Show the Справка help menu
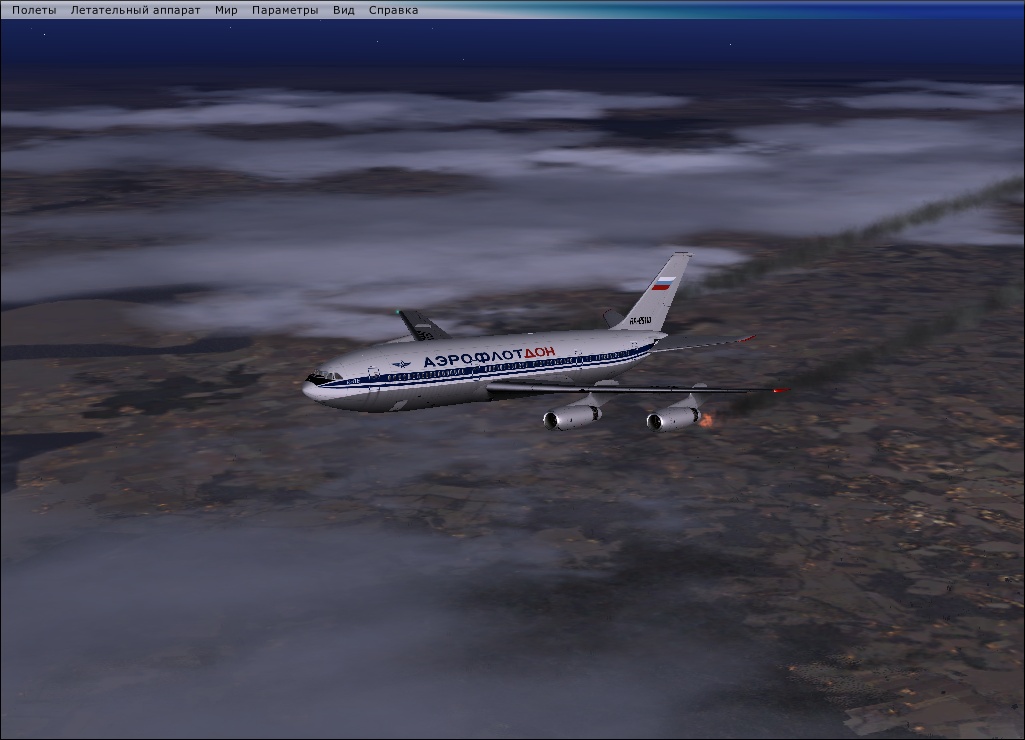The image size is (1025, 740). [x=393, y=10]
